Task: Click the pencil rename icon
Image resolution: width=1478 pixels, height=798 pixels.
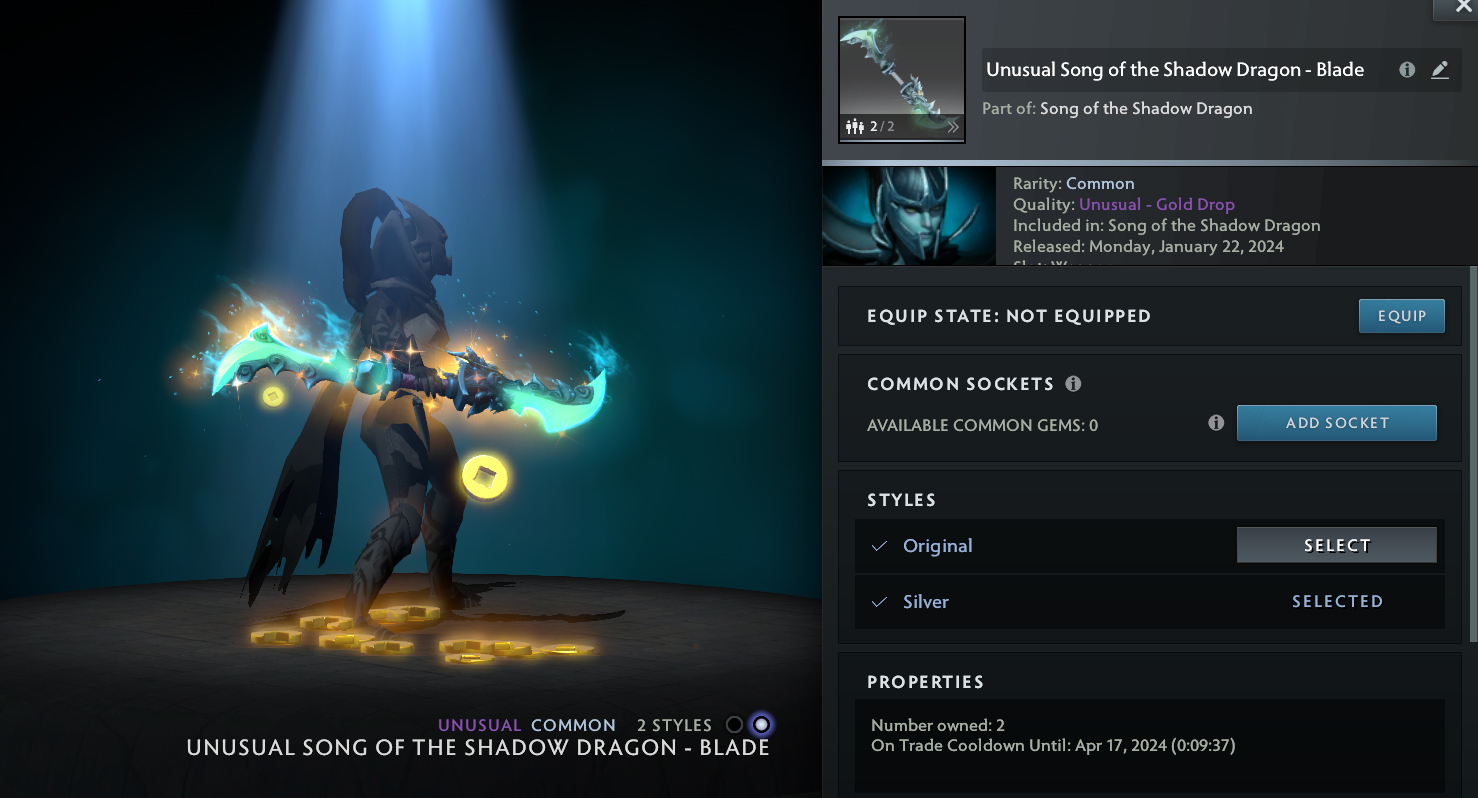Action: tap(1440, 70)
